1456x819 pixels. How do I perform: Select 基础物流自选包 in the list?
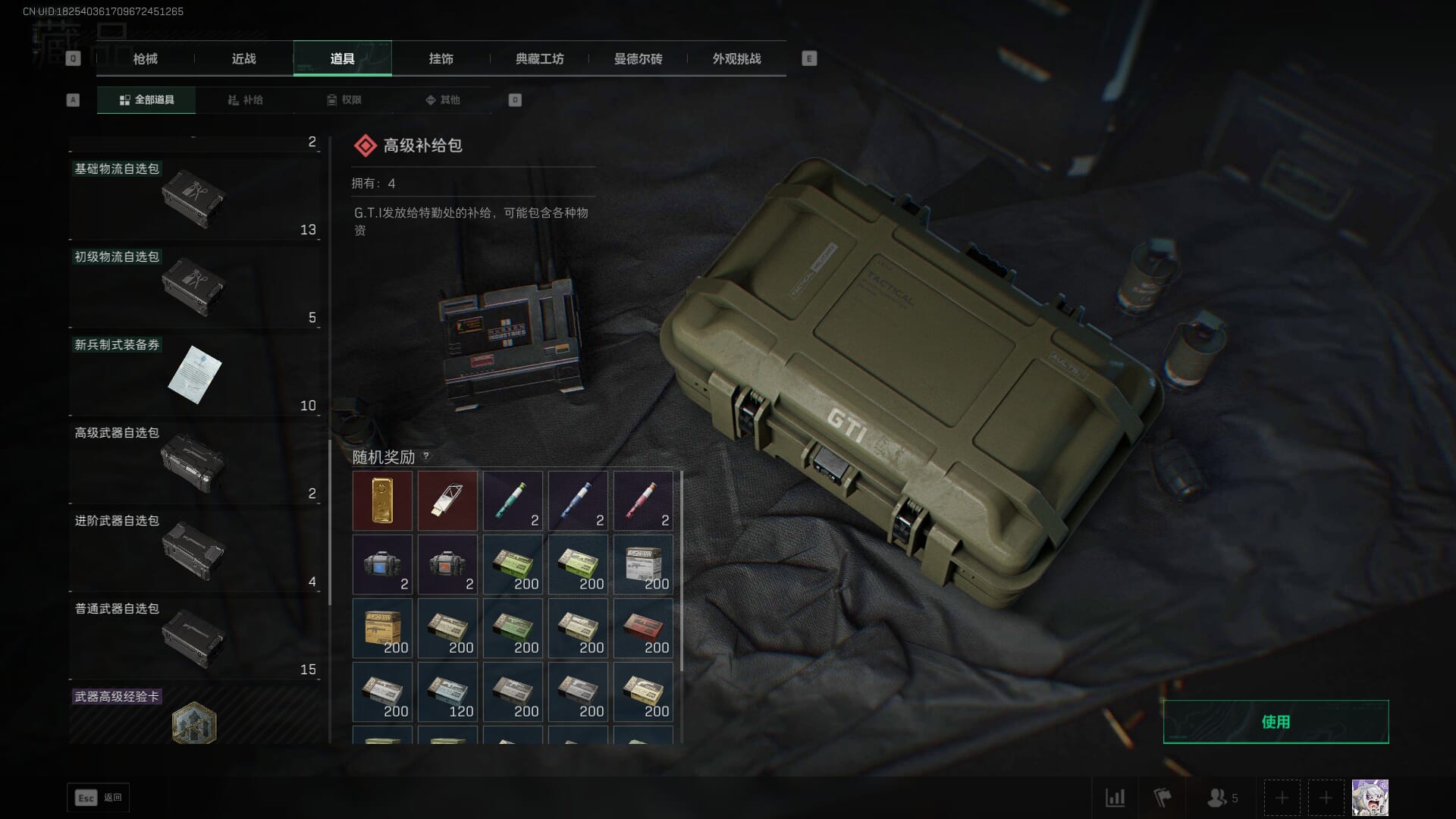(194, 199)
